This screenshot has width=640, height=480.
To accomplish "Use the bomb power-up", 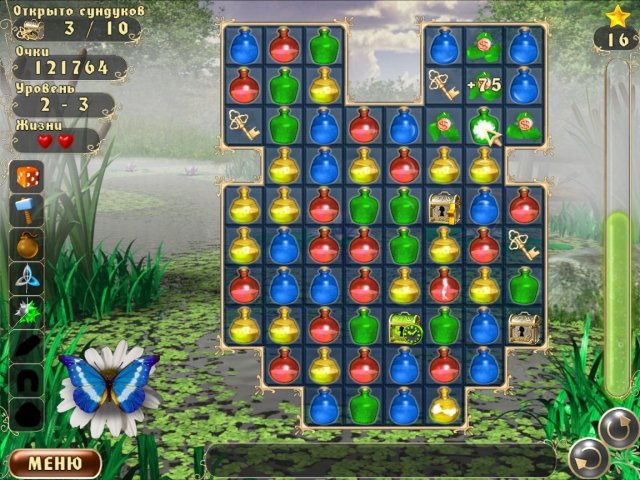I will (27, 244).
